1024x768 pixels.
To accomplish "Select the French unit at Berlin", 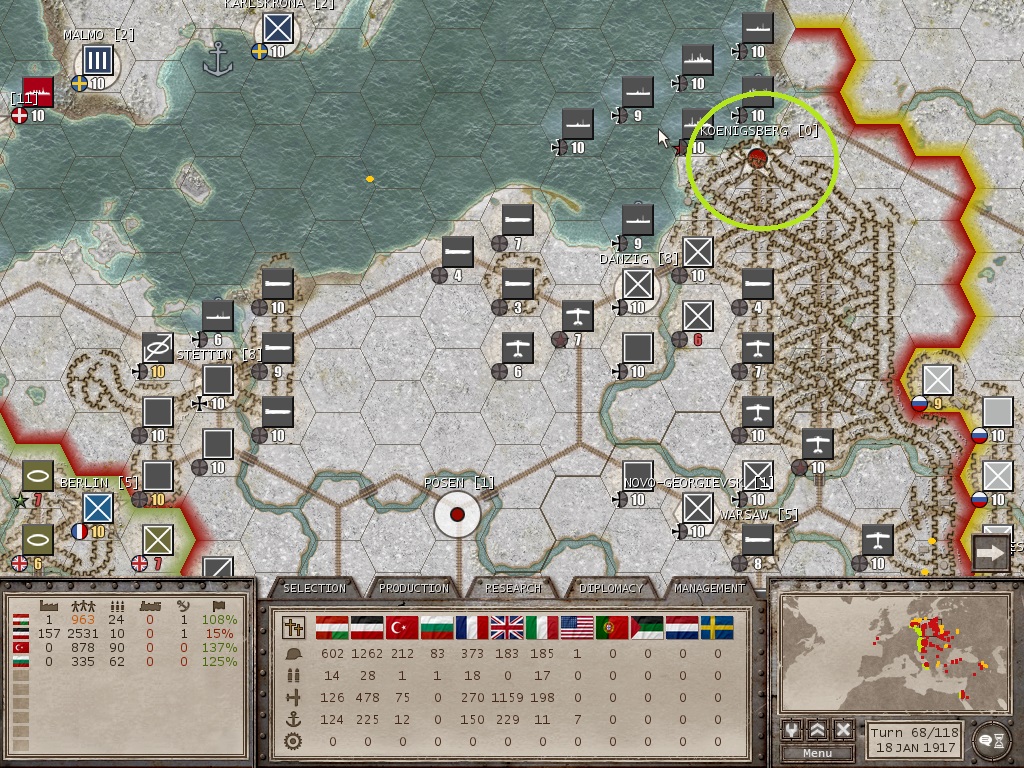I will pos(97,508).
